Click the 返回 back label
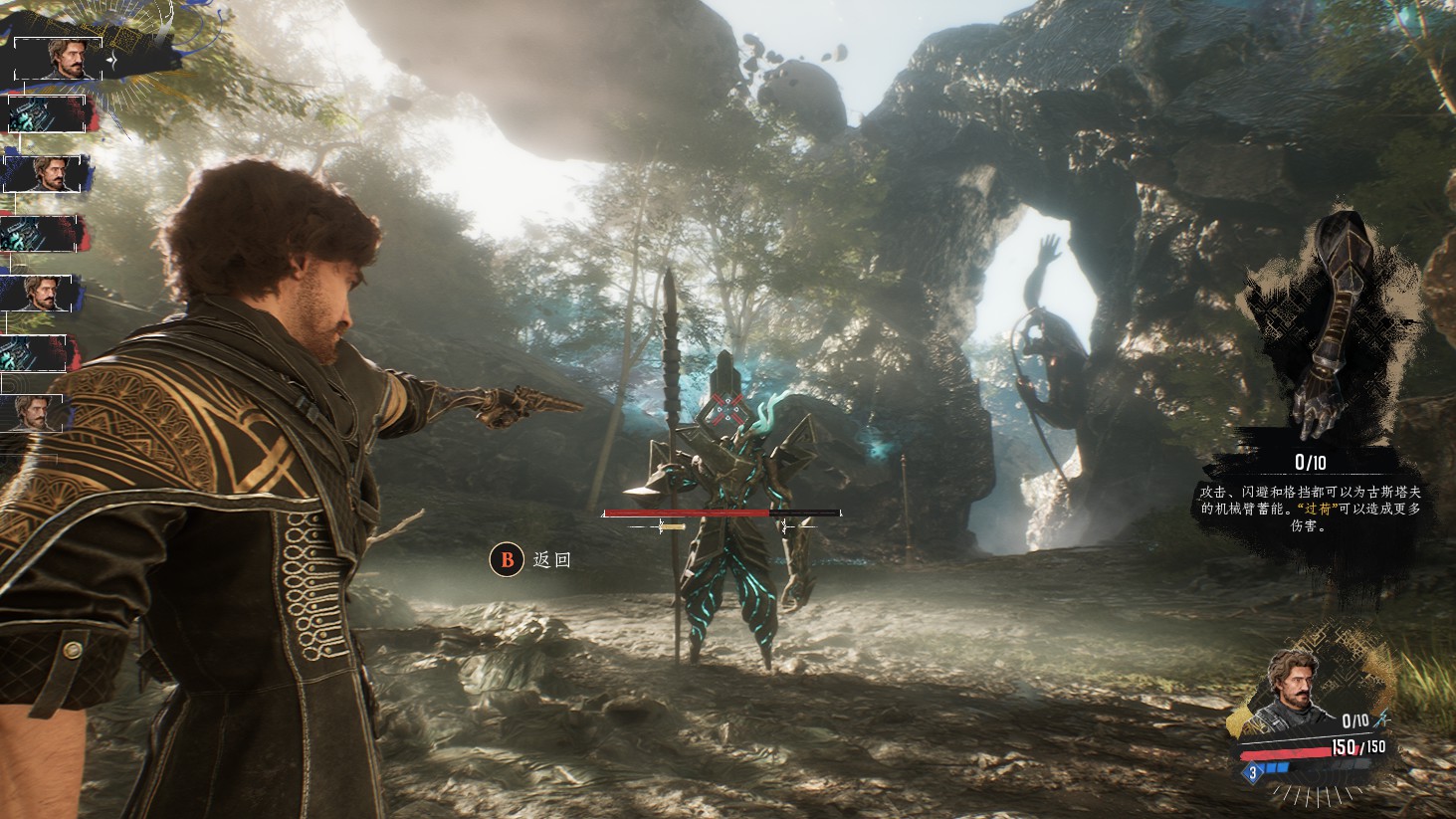This screenshot has height=819, width=1456. 551,560
